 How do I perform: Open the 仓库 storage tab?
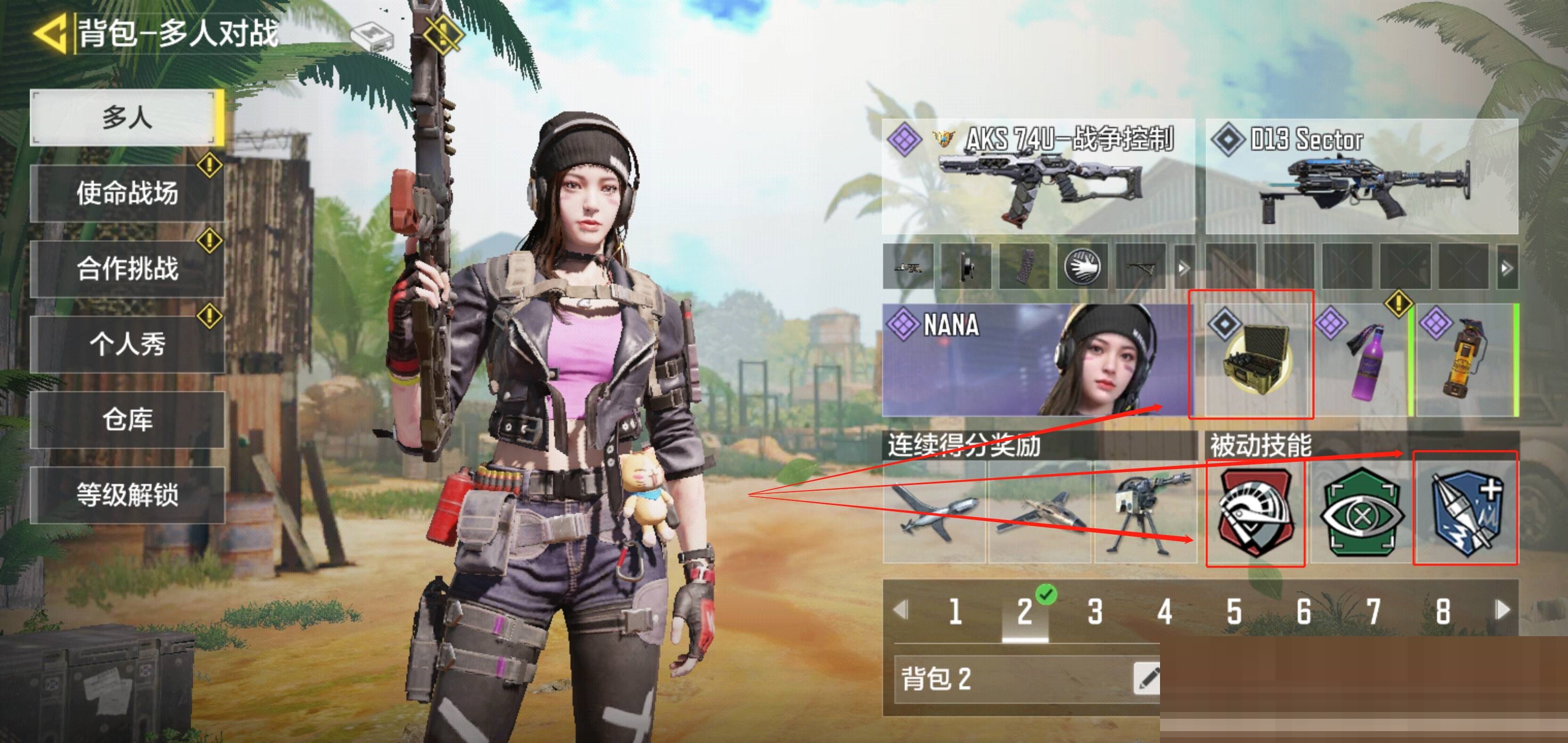(x=126, y=419)
